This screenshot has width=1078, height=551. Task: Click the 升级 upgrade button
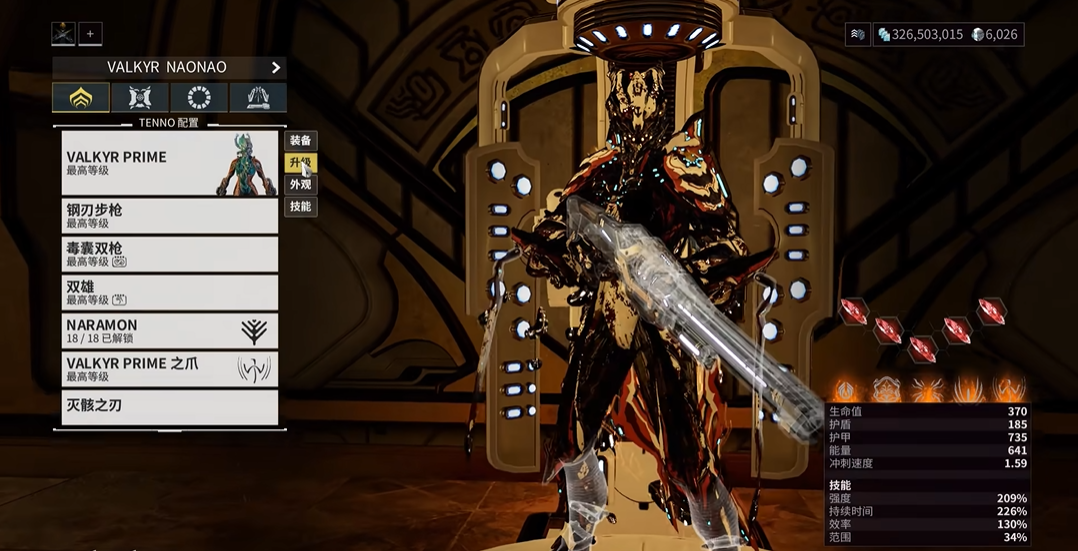[300, 163]
